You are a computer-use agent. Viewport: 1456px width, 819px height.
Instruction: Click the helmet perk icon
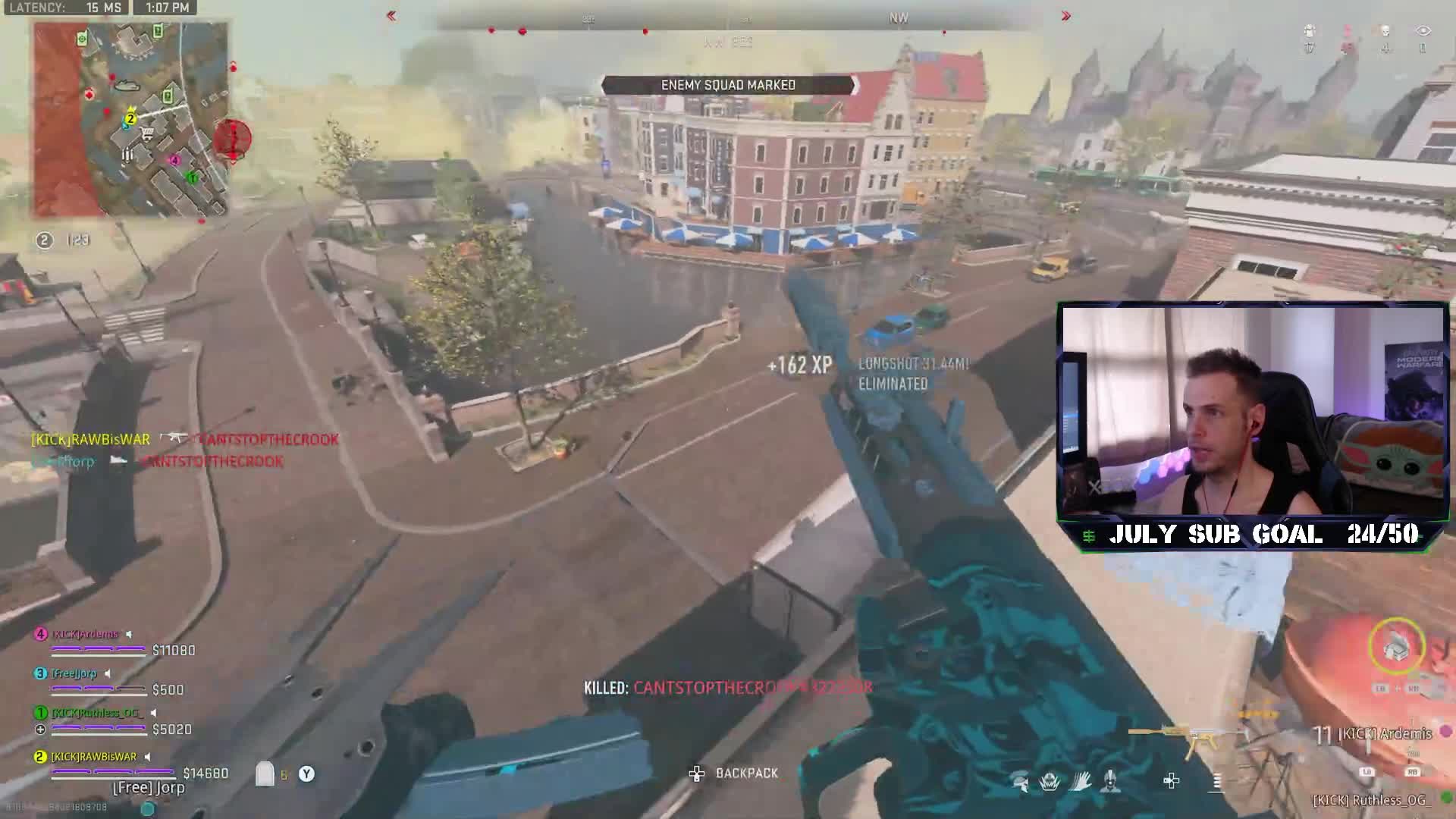(x=1021, y=781)
